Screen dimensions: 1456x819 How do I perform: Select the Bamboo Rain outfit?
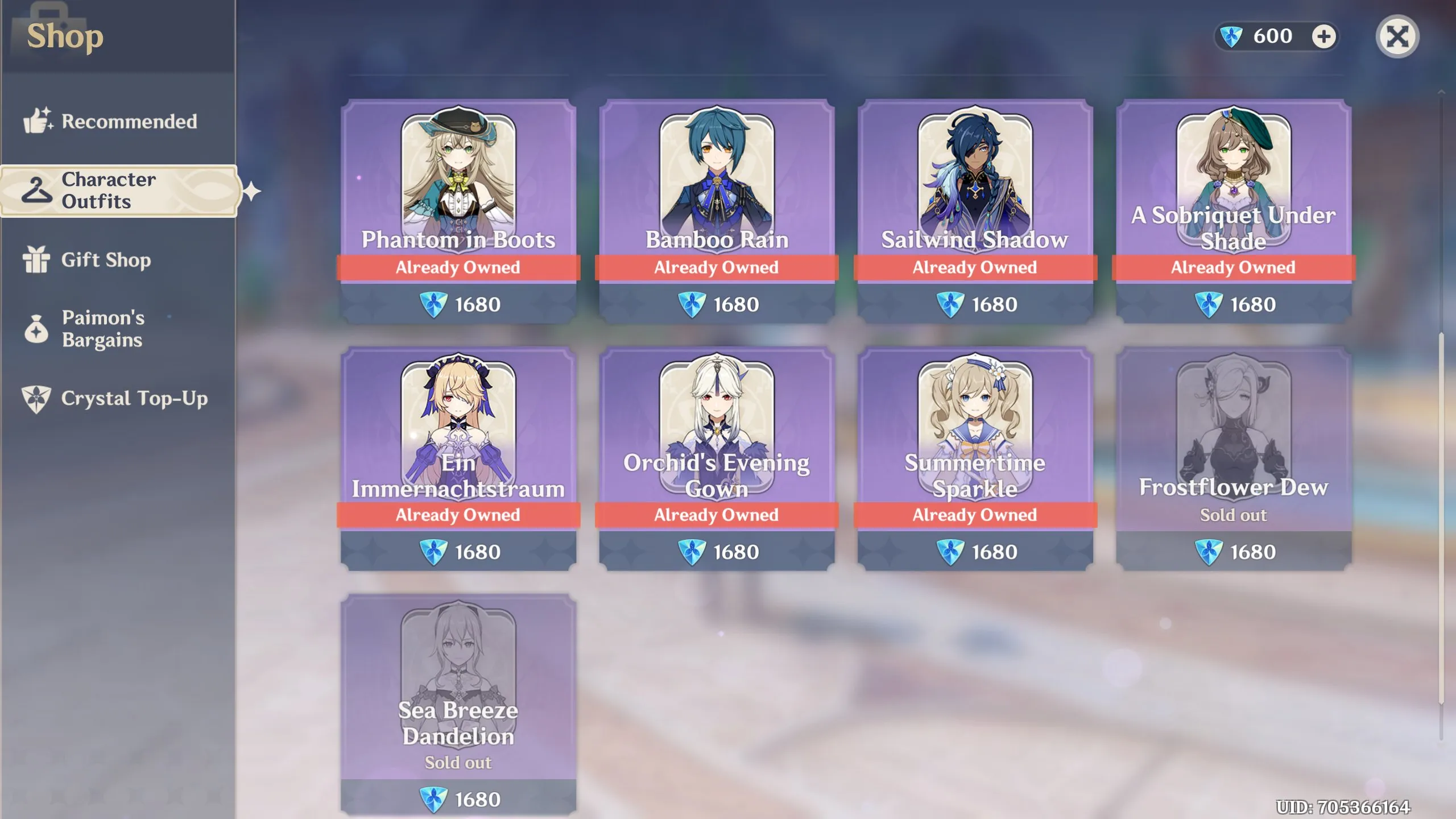717,171
